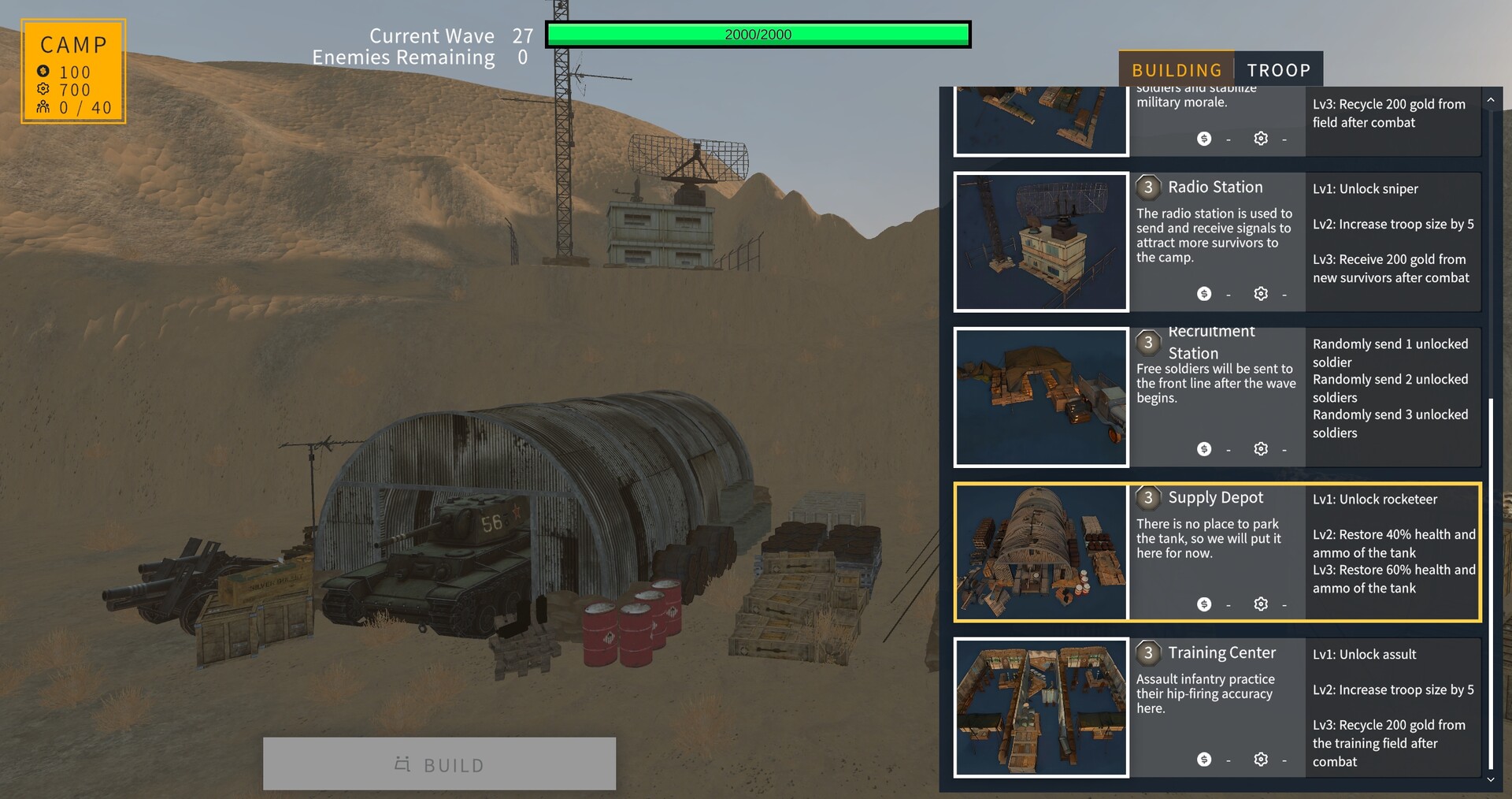Viewport: 1512px width, 799px height.
Task: Click the population icon showing 0/40
Action: point(45,108)
